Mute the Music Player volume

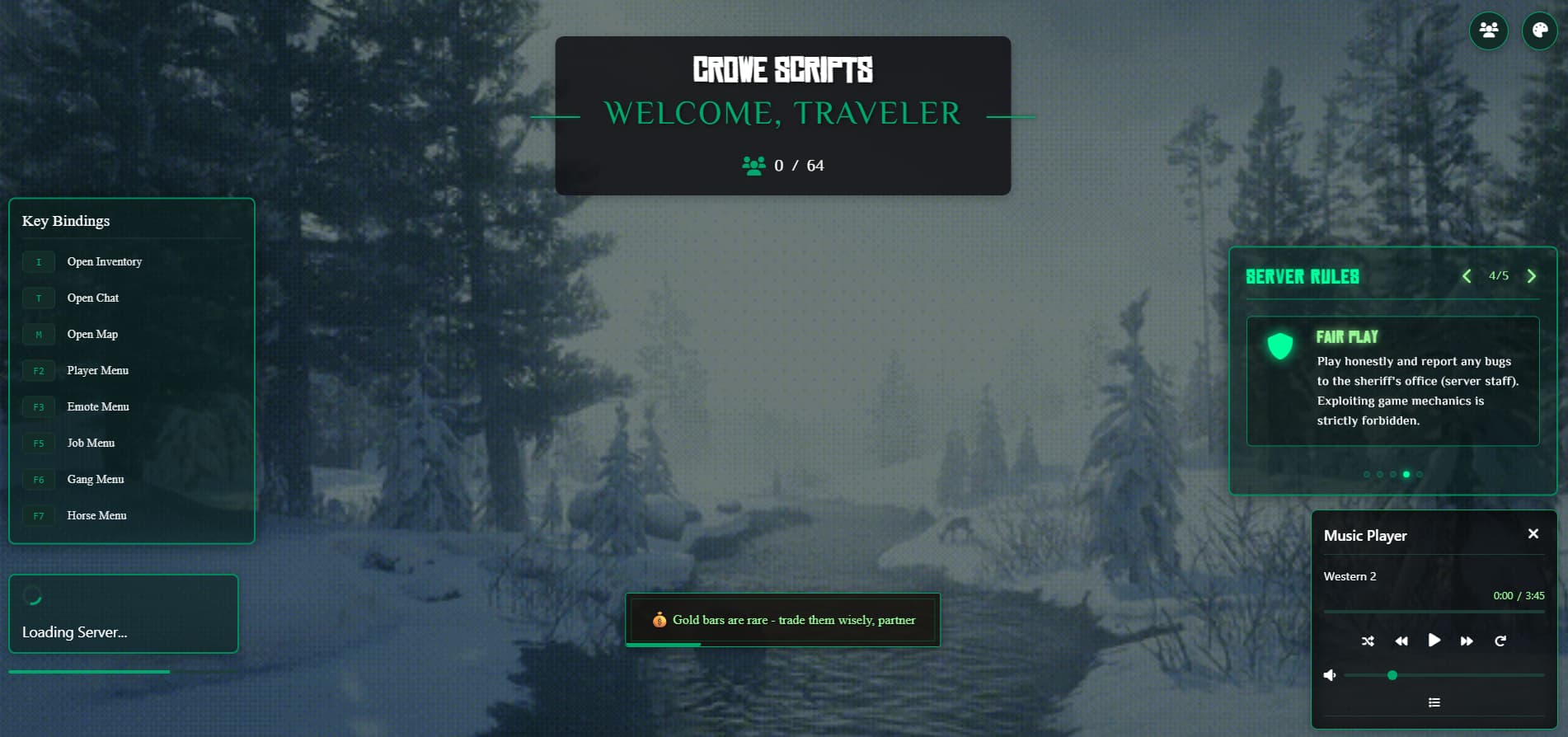[1329, 674]
